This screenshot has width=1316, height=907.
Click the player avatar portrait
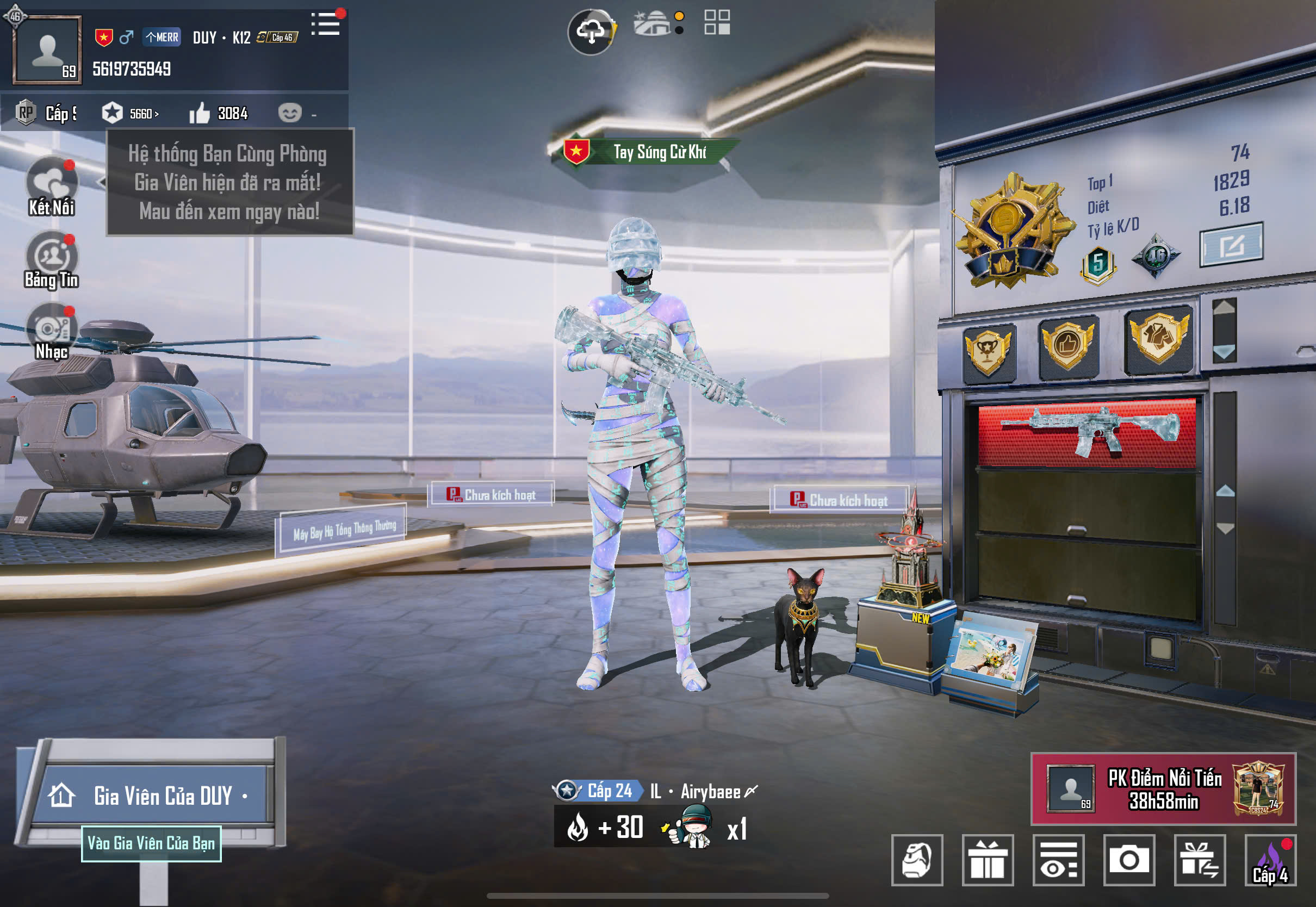(47, 49)
